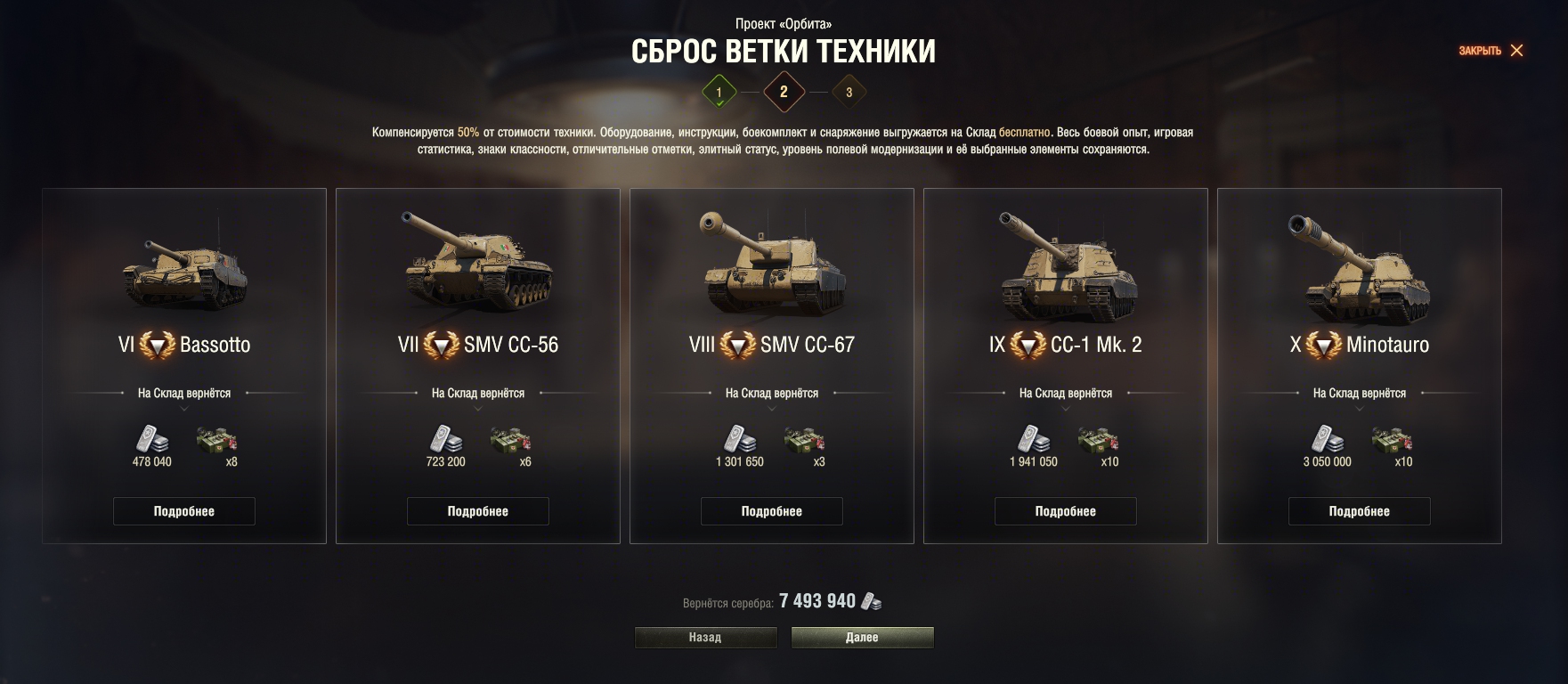
Task: Continue with the Далее button
Action: [x=862, y=638]
